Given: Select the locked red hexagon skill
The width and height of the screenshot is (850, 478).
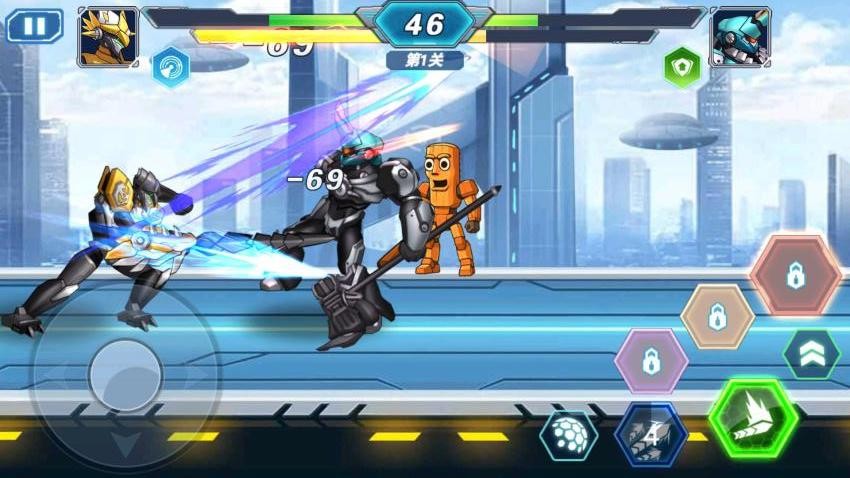Looking at the screenshot, I should click(x=795, y=276).
